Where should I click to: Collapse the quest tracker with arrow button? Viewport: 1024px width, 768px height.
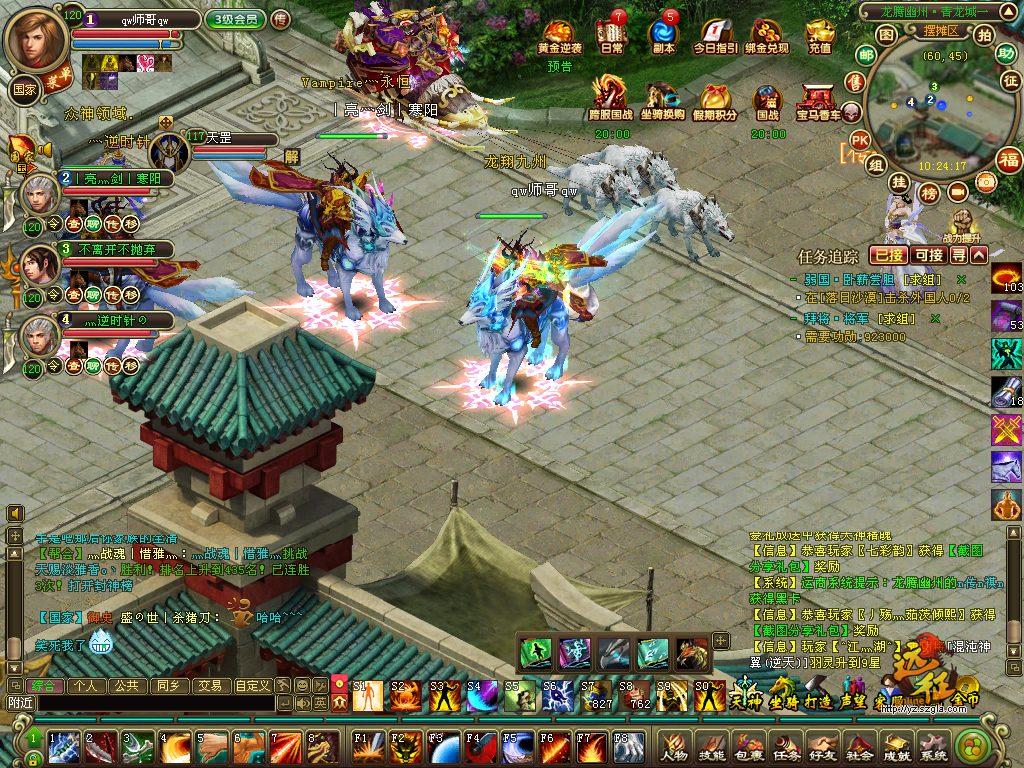(x=979, y=255)
